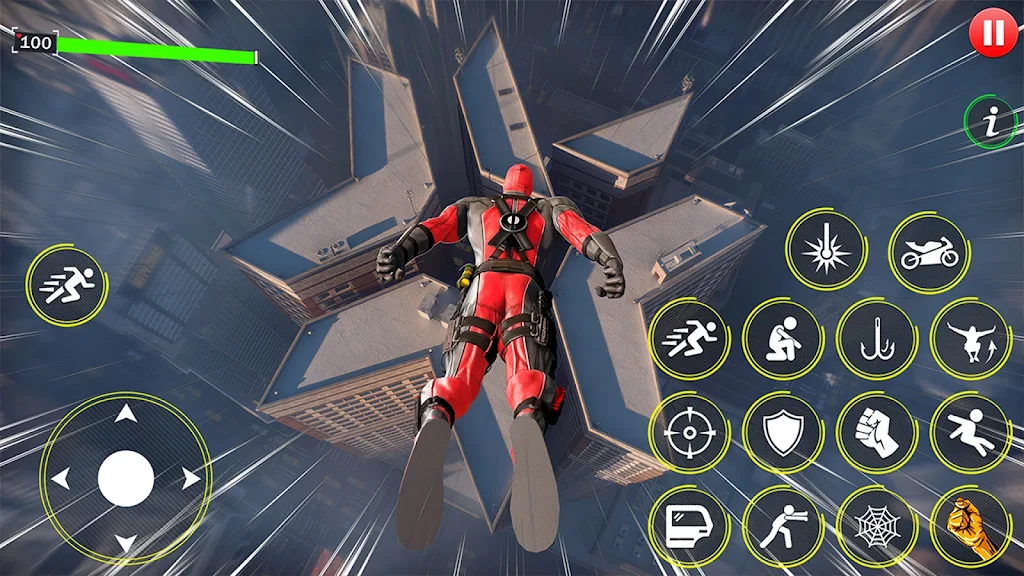
Task: Use the grappling hook ability
Action: [876, 339]
